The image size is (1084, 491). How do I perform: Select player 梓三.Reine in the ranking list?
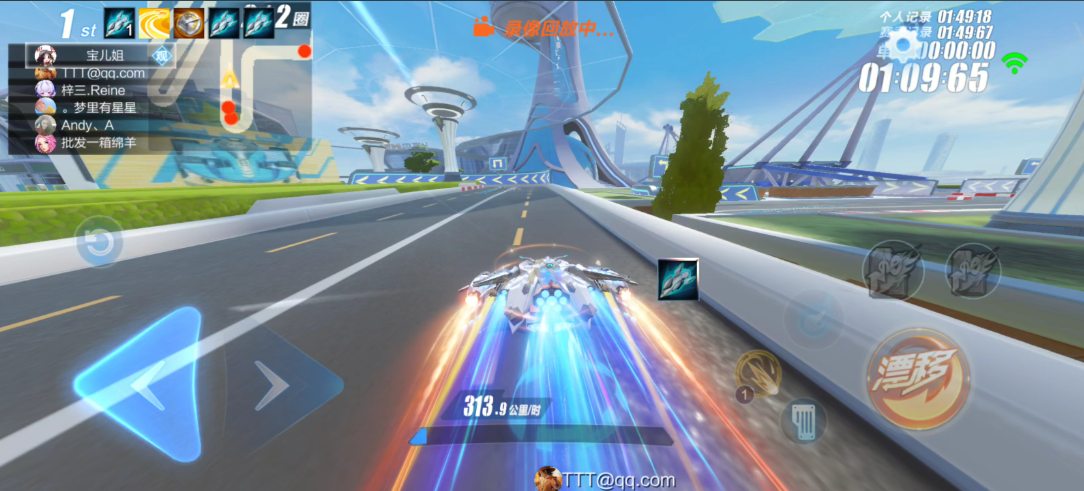92,90
